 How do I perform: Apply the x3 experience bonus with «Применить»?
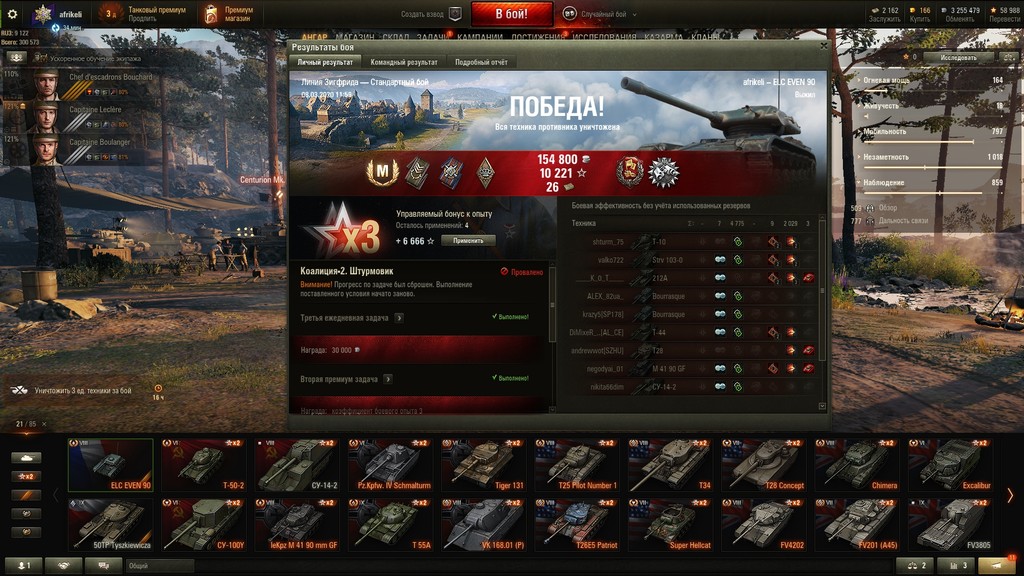(468, 241)
